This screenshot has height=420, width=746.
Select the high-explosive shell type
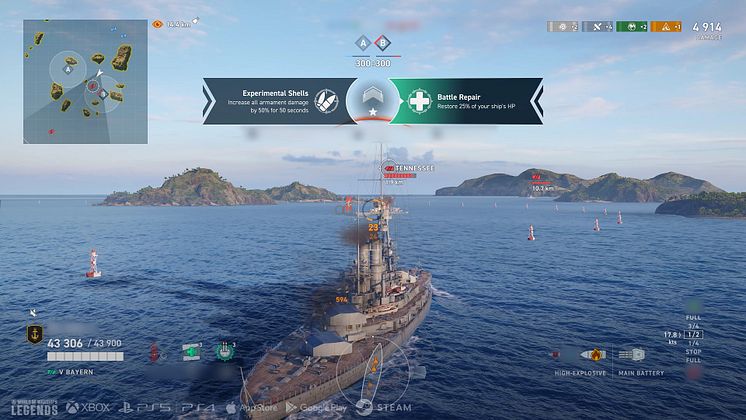click(594, 355)
